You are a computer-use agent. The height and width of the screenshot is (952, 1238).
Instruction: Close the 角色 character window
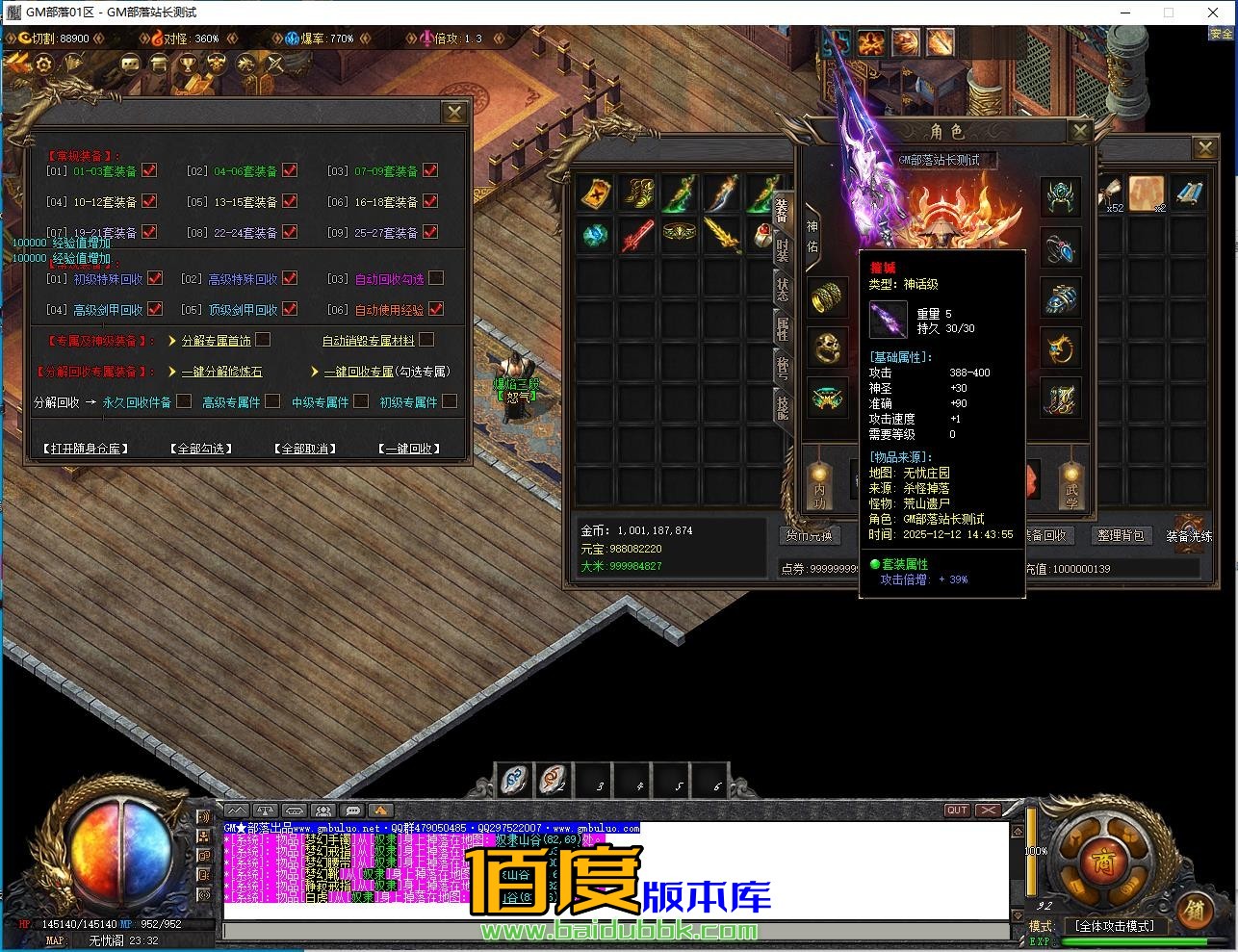(x=1080, y=132)
